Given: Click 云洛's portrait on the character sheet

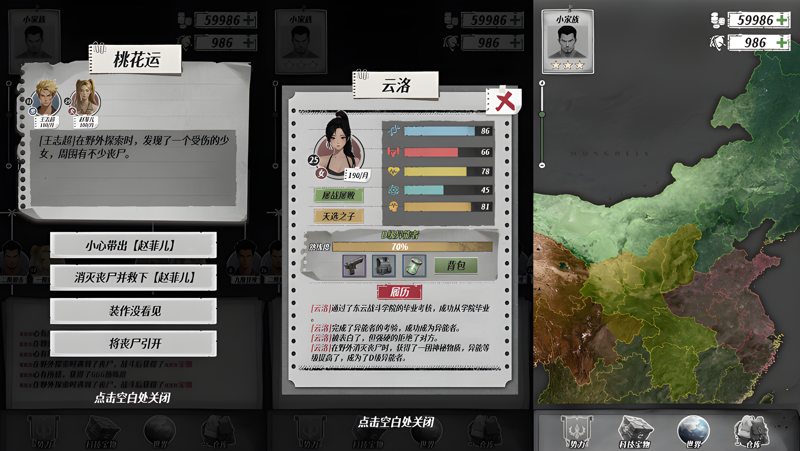Looking at the screenshot, I should tap(346, 140).
